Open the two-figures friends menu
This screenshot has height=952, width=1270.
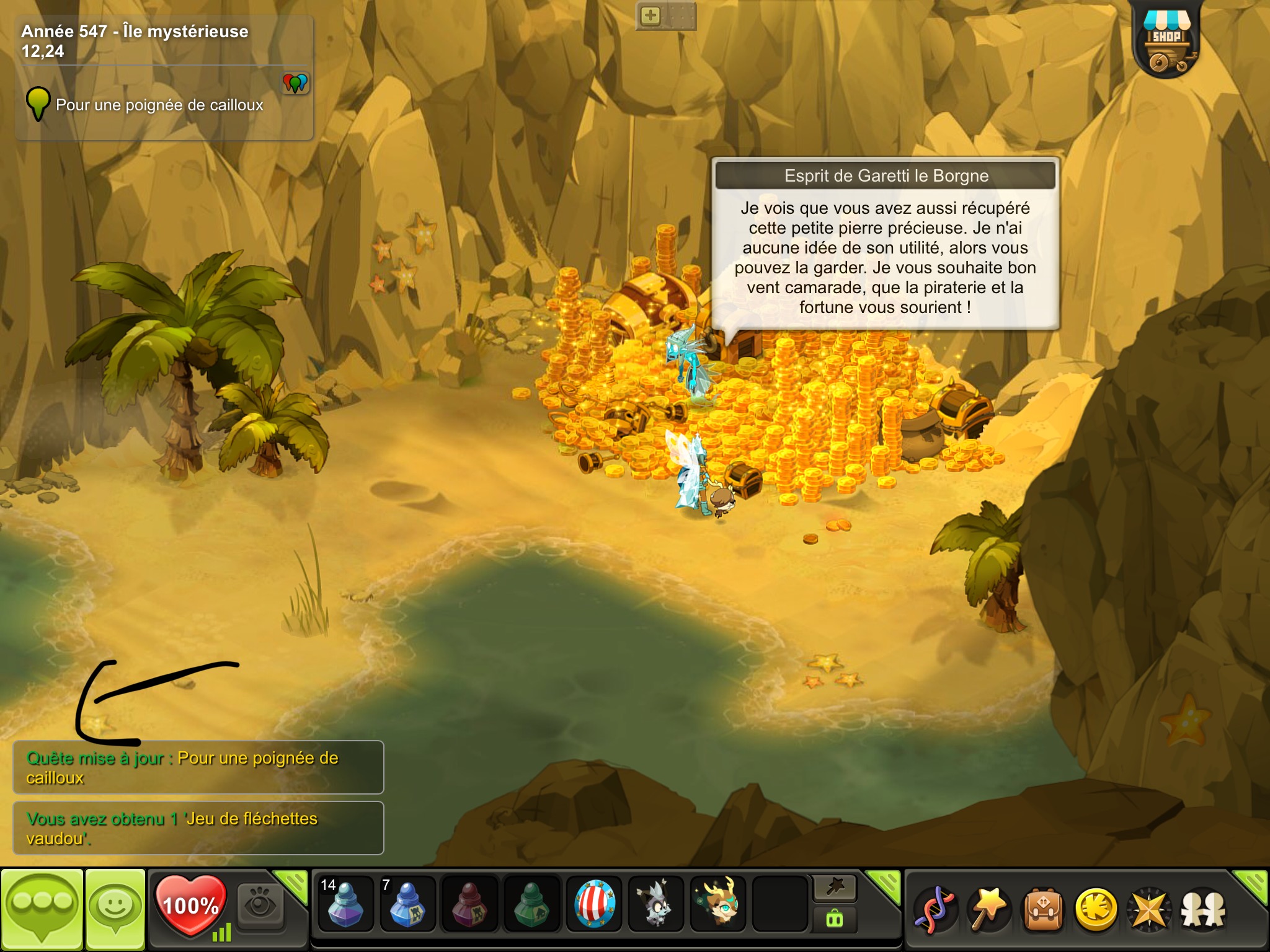pyautogui.click(x=1203, y=910)
